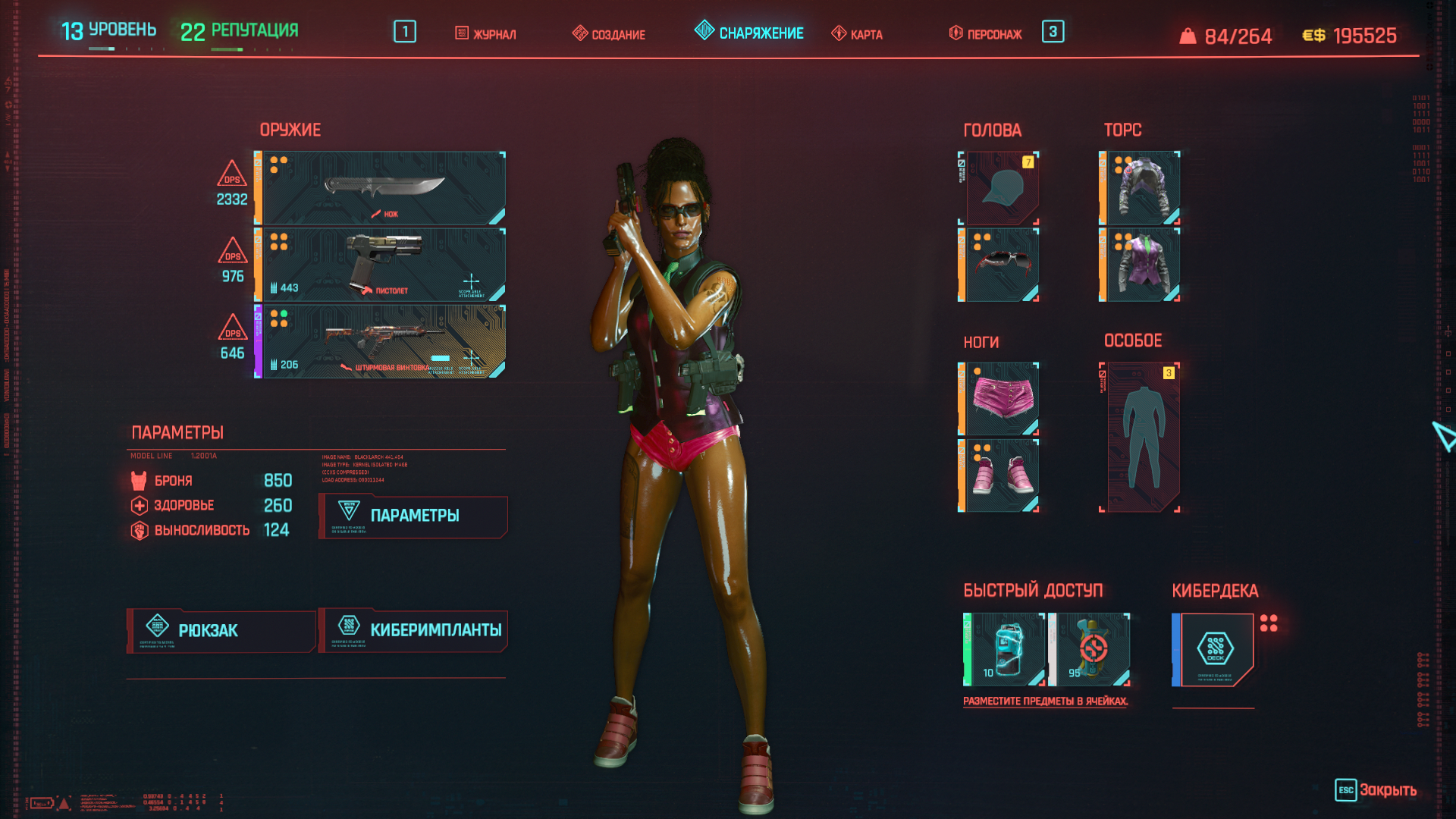The width and height of the screenshot is (1456, 819).
Task: Select the Снаряжение tab
Action: [749, 33]
